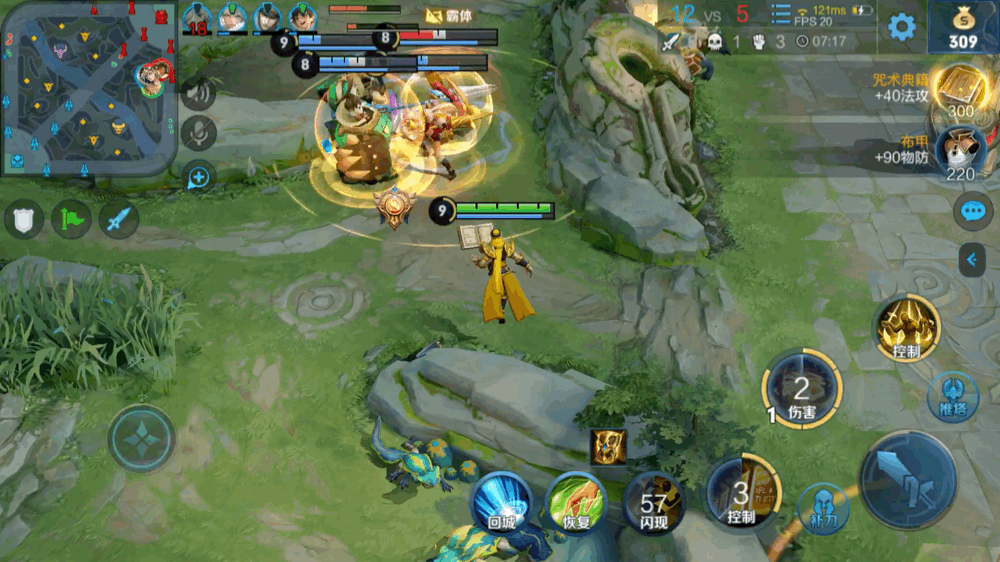Open the gold shop showing 309

963,27
